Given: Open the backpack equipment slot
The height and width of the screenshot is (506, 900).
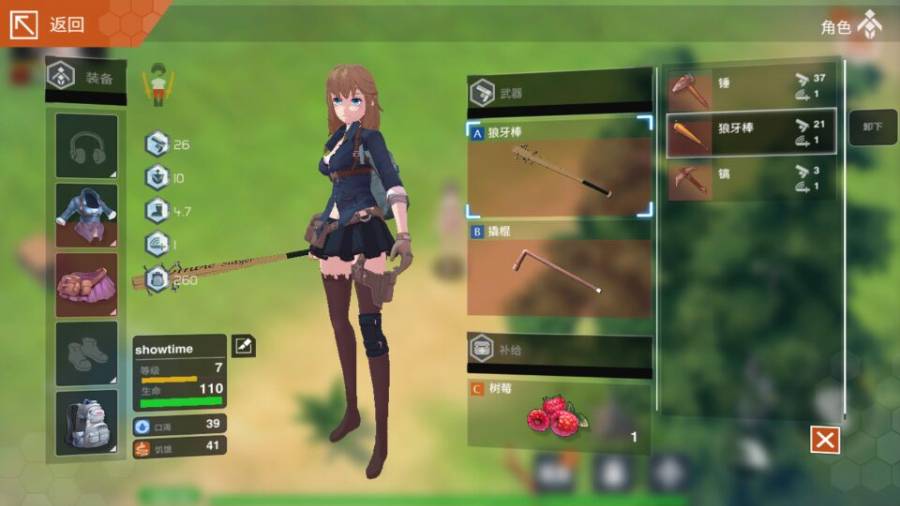Looking at the screenshot, I should 86,421.
